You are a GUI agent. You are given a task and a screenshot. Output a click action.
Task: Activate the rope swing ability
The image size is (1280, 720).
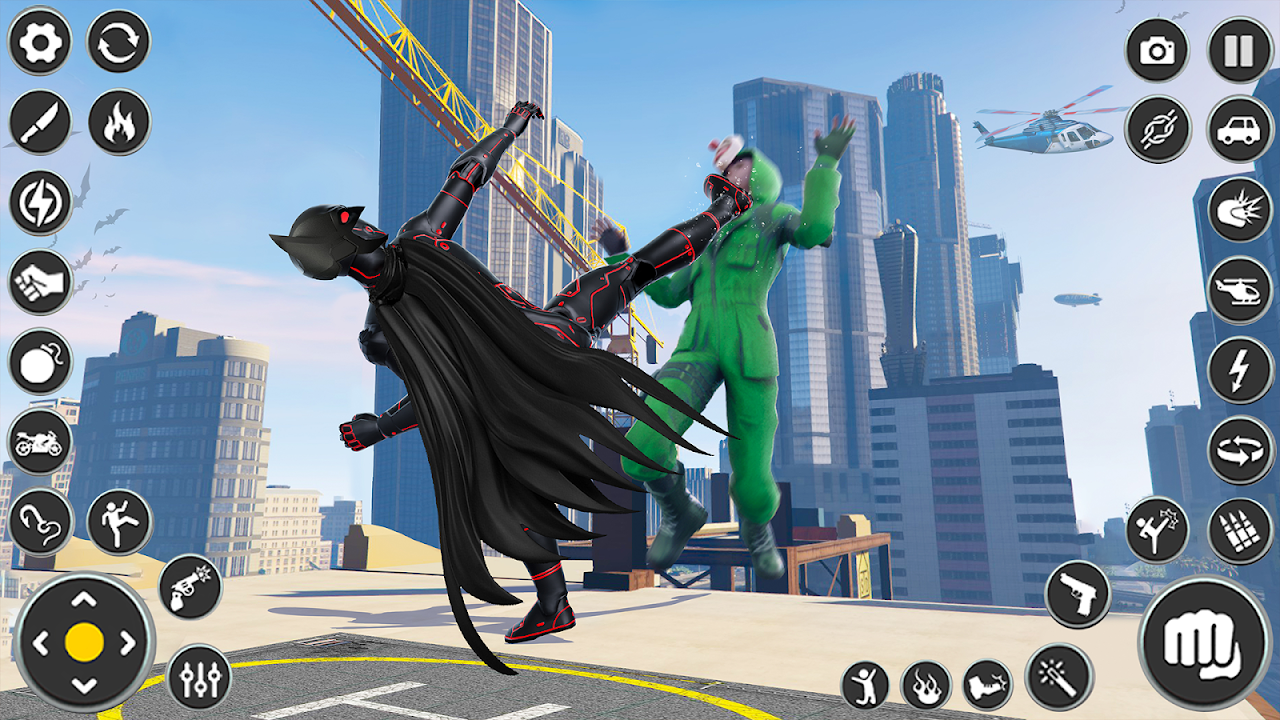click(39, 521)
